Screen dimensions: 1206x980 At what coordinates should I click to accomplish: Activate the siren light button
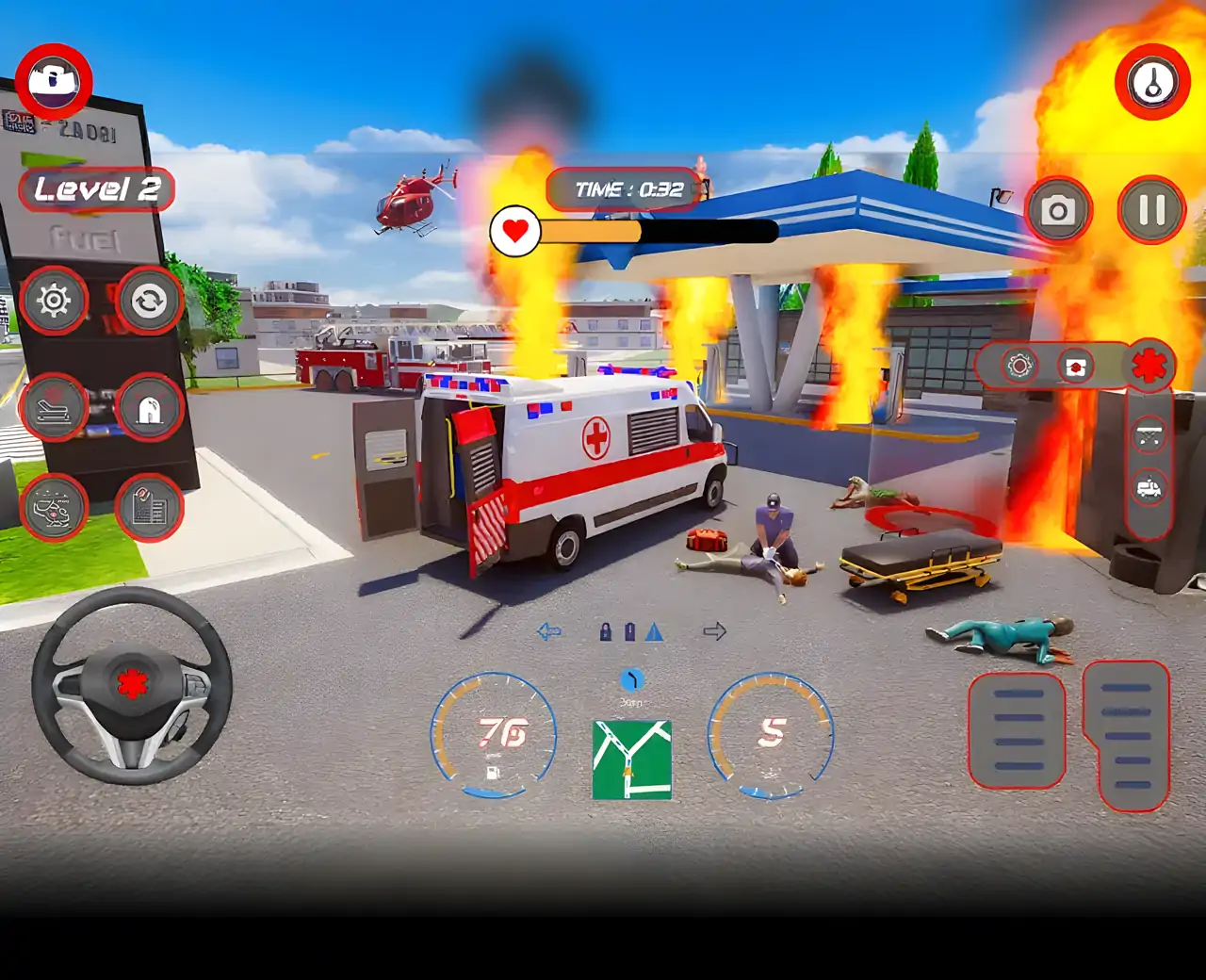point(149,408)
